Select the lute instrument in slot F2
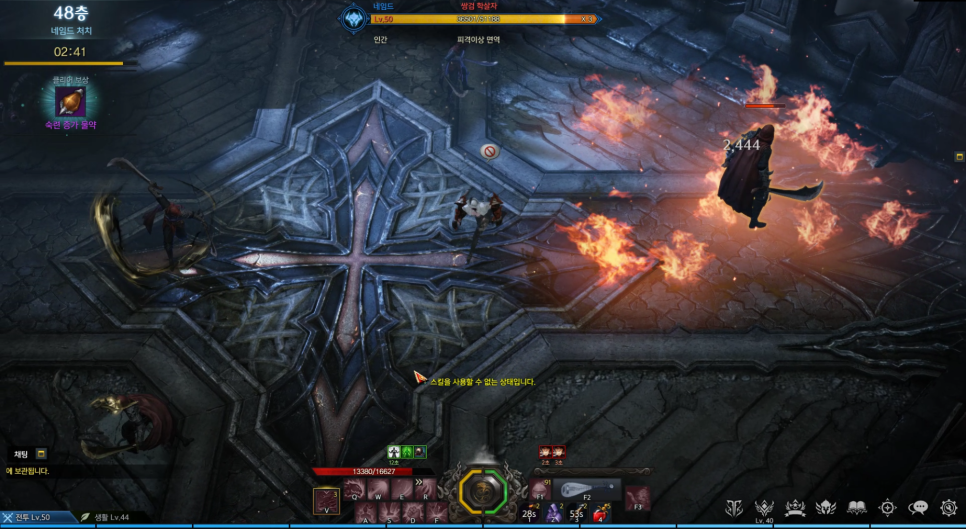 pos(588,490)
